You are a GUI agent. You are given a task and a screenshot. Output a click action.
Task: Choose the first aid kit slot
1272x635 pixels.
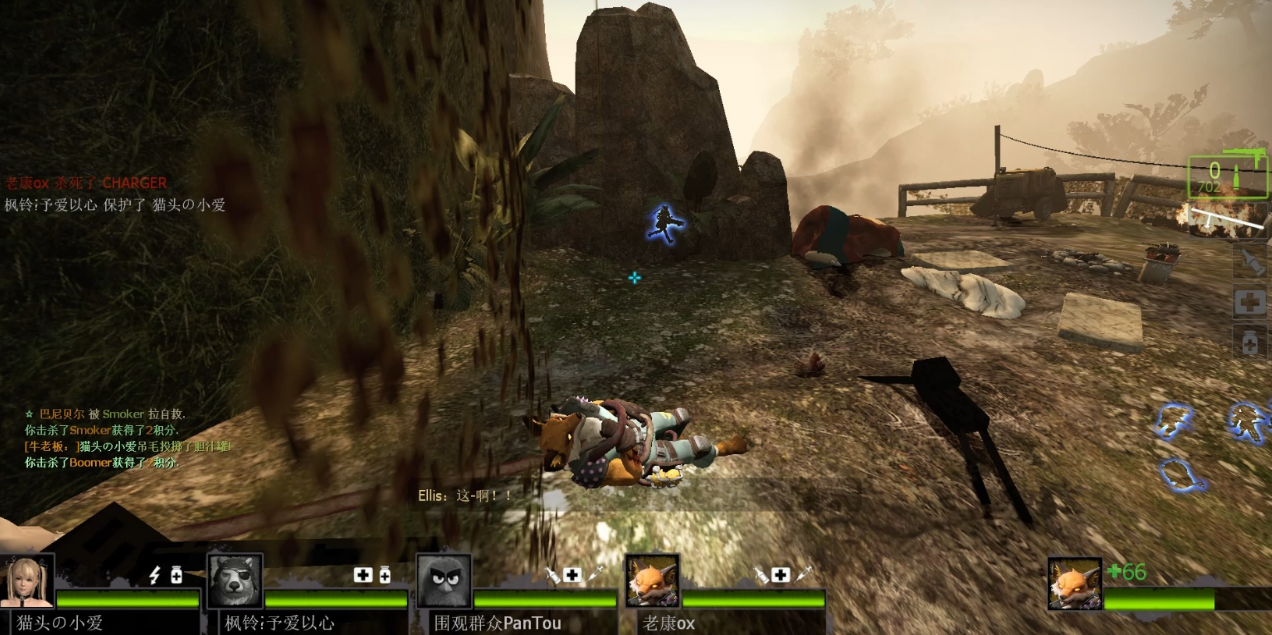coord(1250,302)
